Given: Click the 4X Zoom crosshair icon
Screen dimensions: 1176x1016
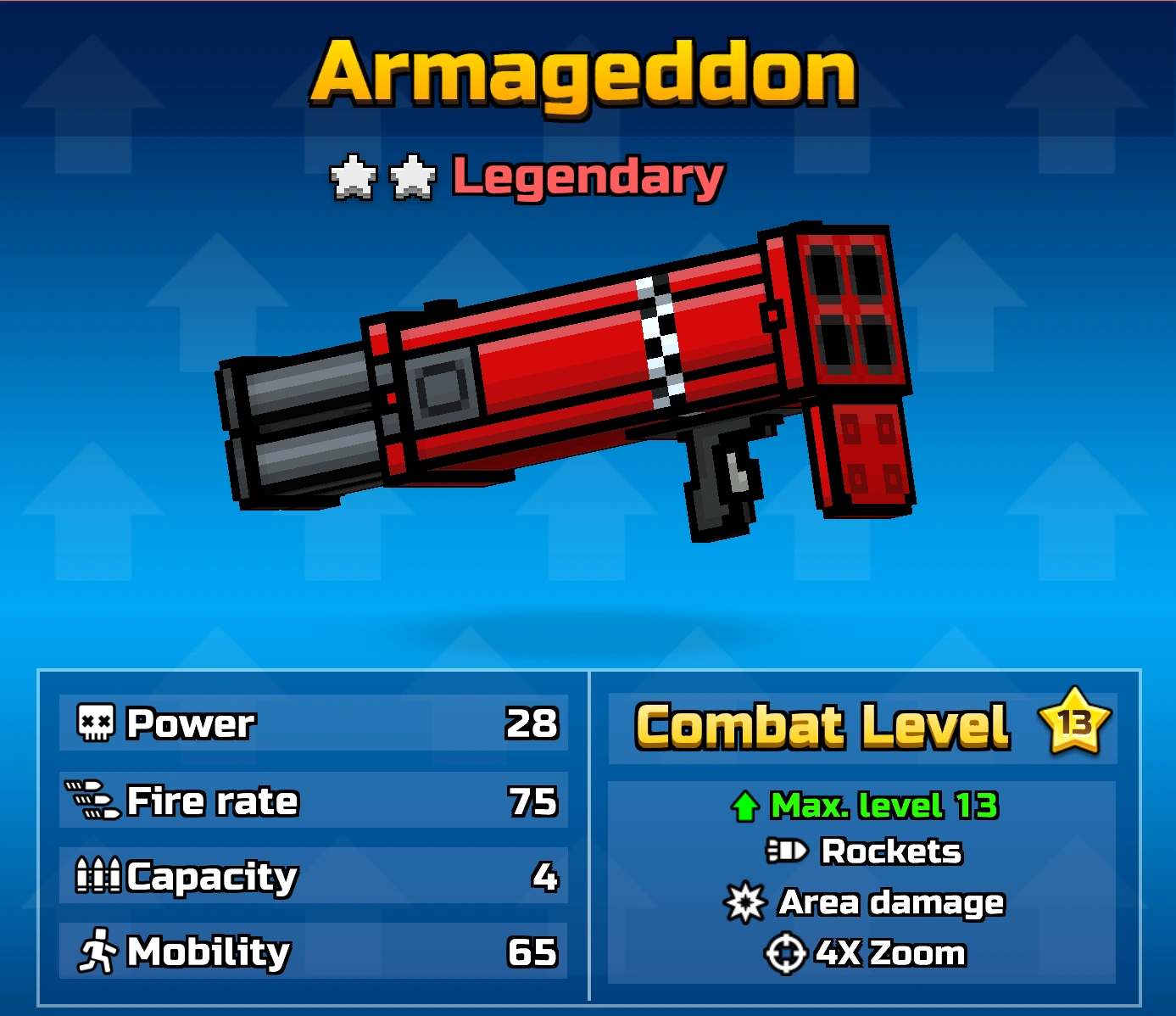Looking at the screenshot, I should tap(787, 952).
